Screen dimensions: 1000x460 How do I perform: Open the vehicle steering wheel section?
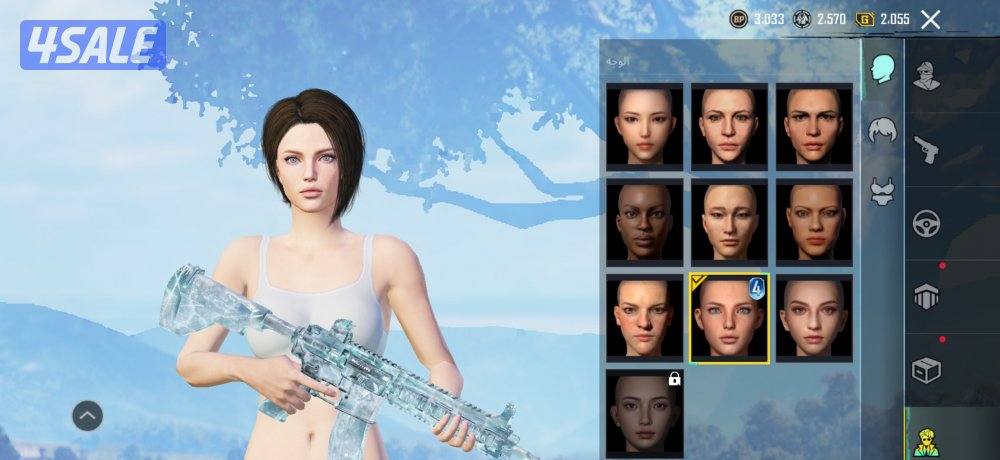(927, 223)
